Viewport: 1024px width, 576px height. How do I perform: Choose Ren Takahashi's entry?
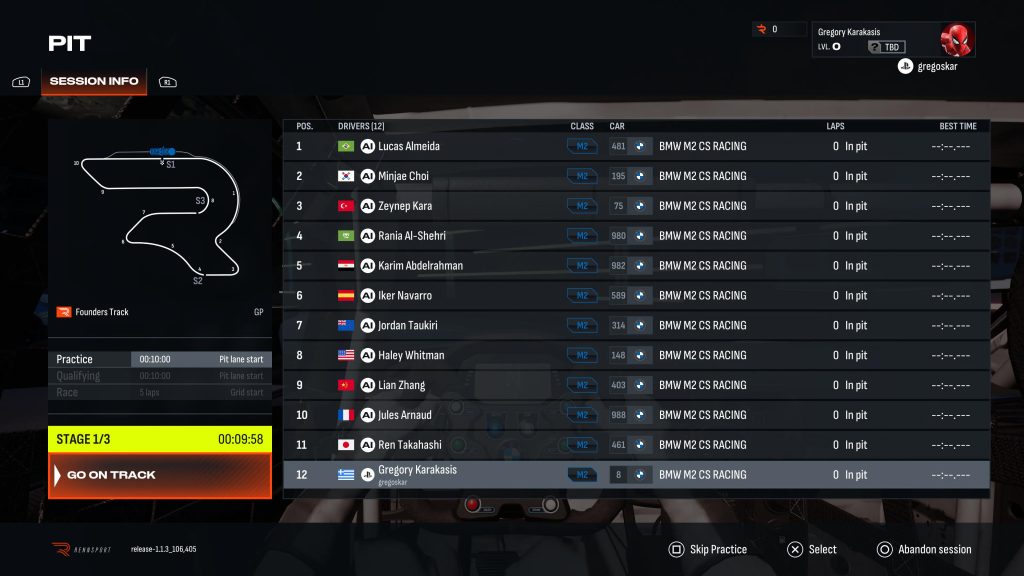636,445
